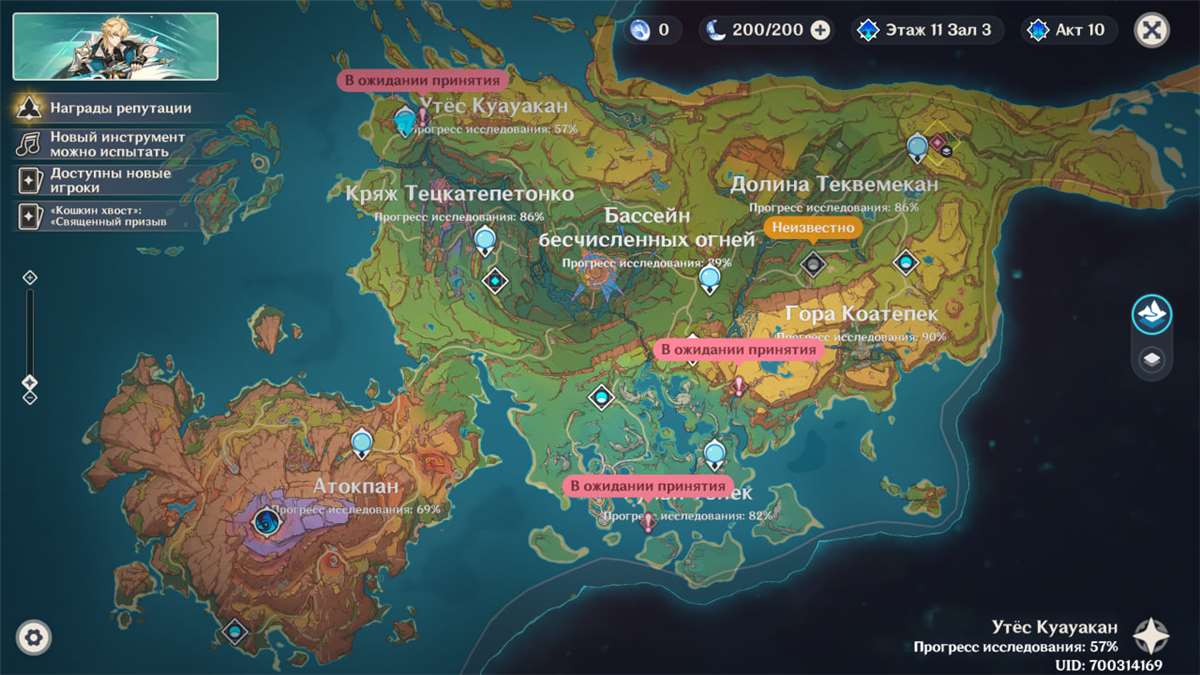Image resolution: width=1200 pixels, height=675 pixels.
Task: Add Original Resin with the plus button
Action: (x=820, y=30)
